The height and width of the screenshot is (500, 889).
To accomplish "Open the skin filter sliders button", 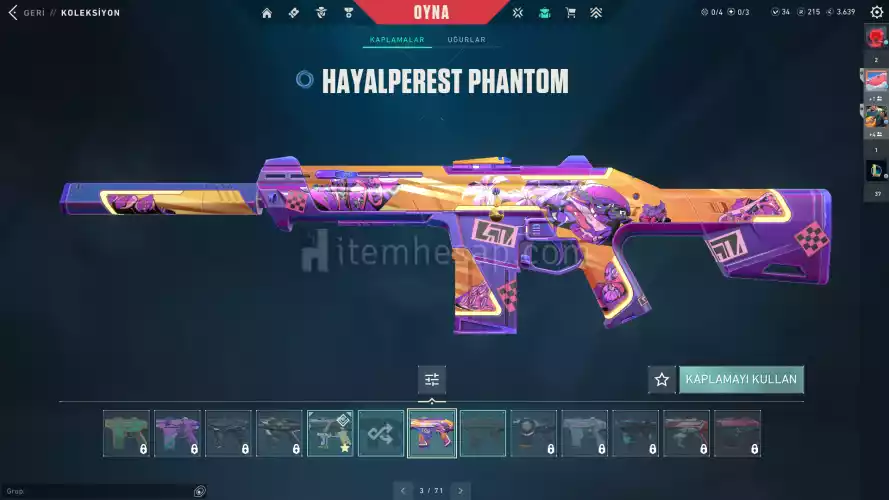I will tap(432, 380).
